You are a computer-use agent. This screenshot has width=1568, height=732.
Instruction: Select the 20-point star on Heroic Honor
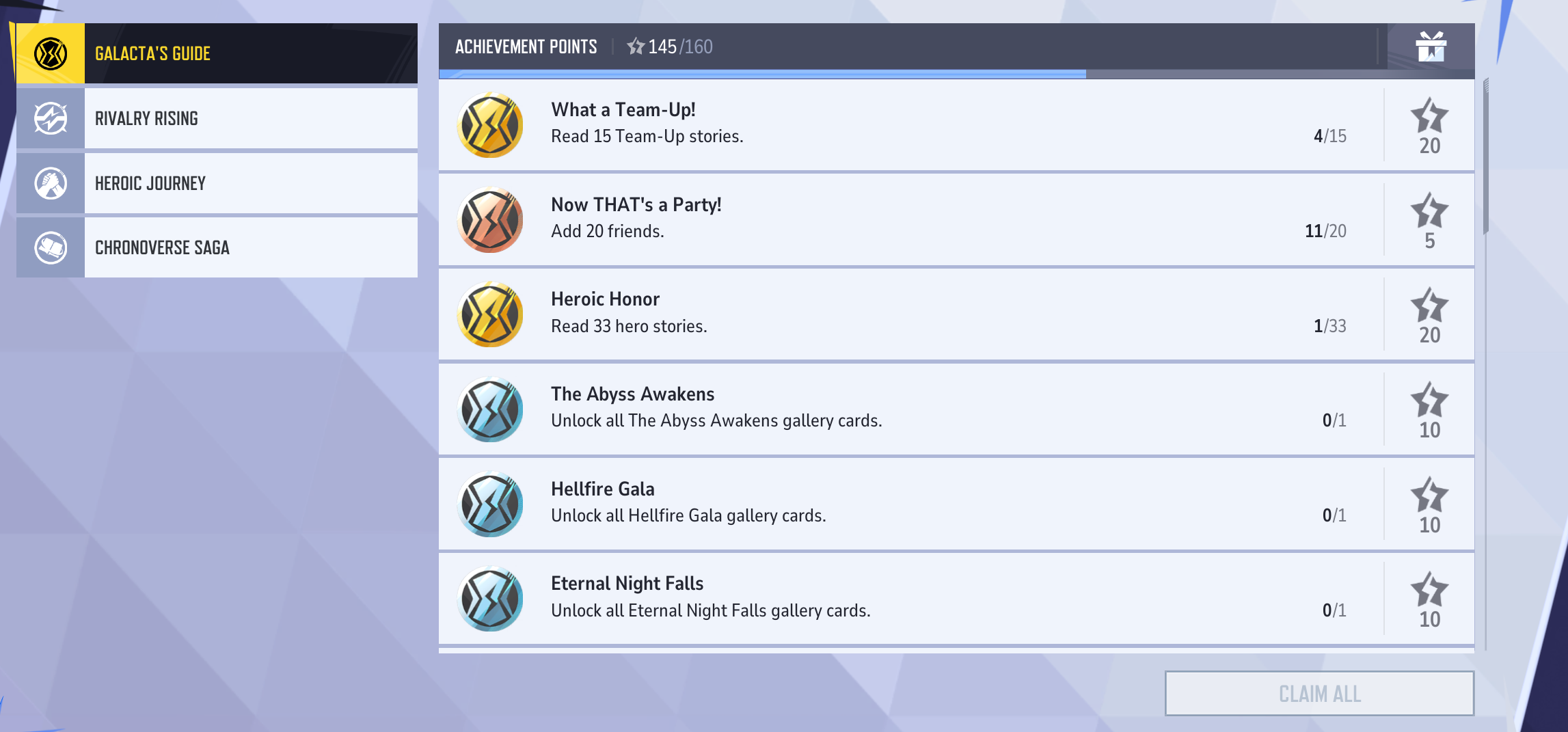click(1430, 308)
